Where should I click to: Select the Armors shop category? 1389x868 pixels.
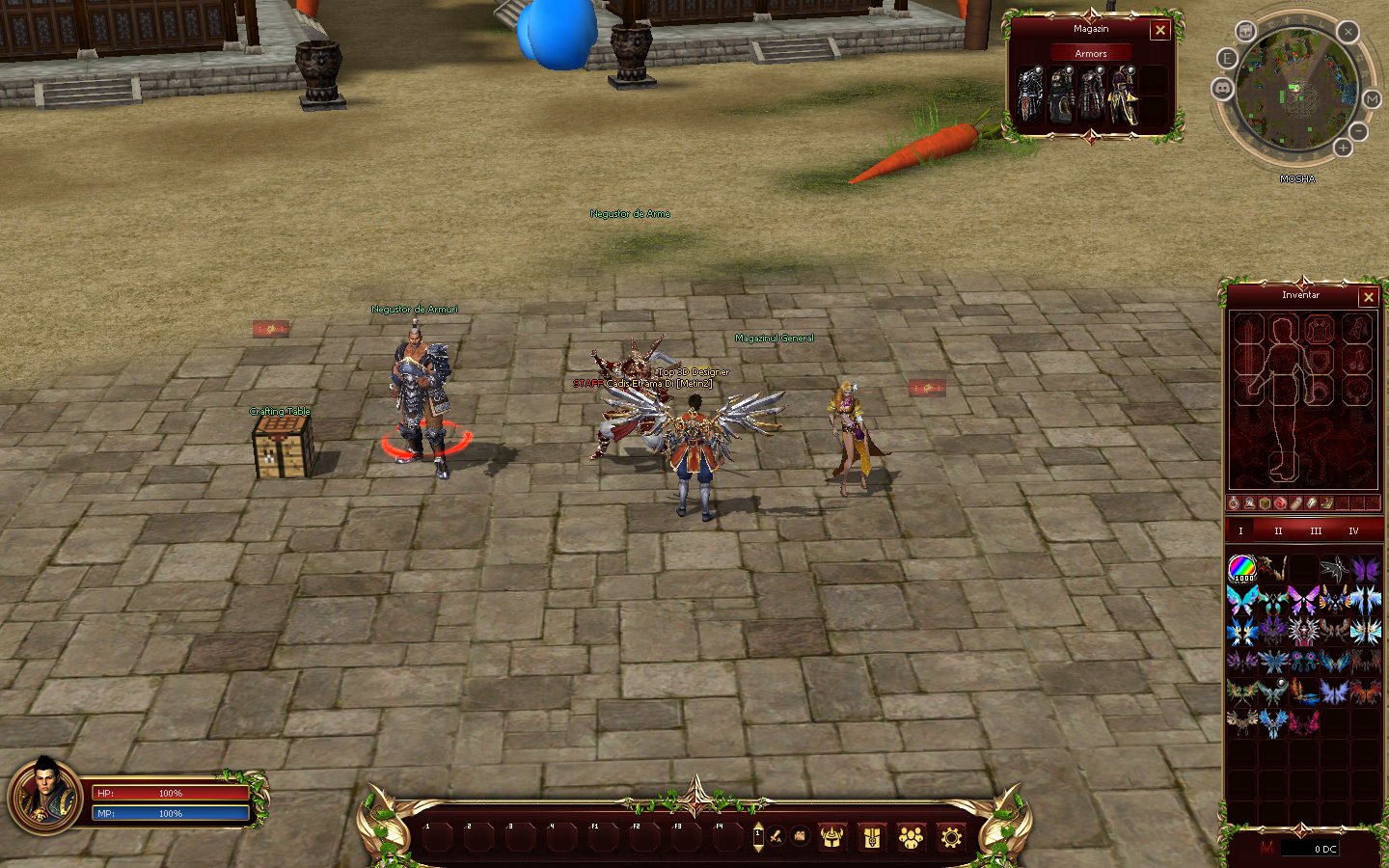[x=1091, y=54]
